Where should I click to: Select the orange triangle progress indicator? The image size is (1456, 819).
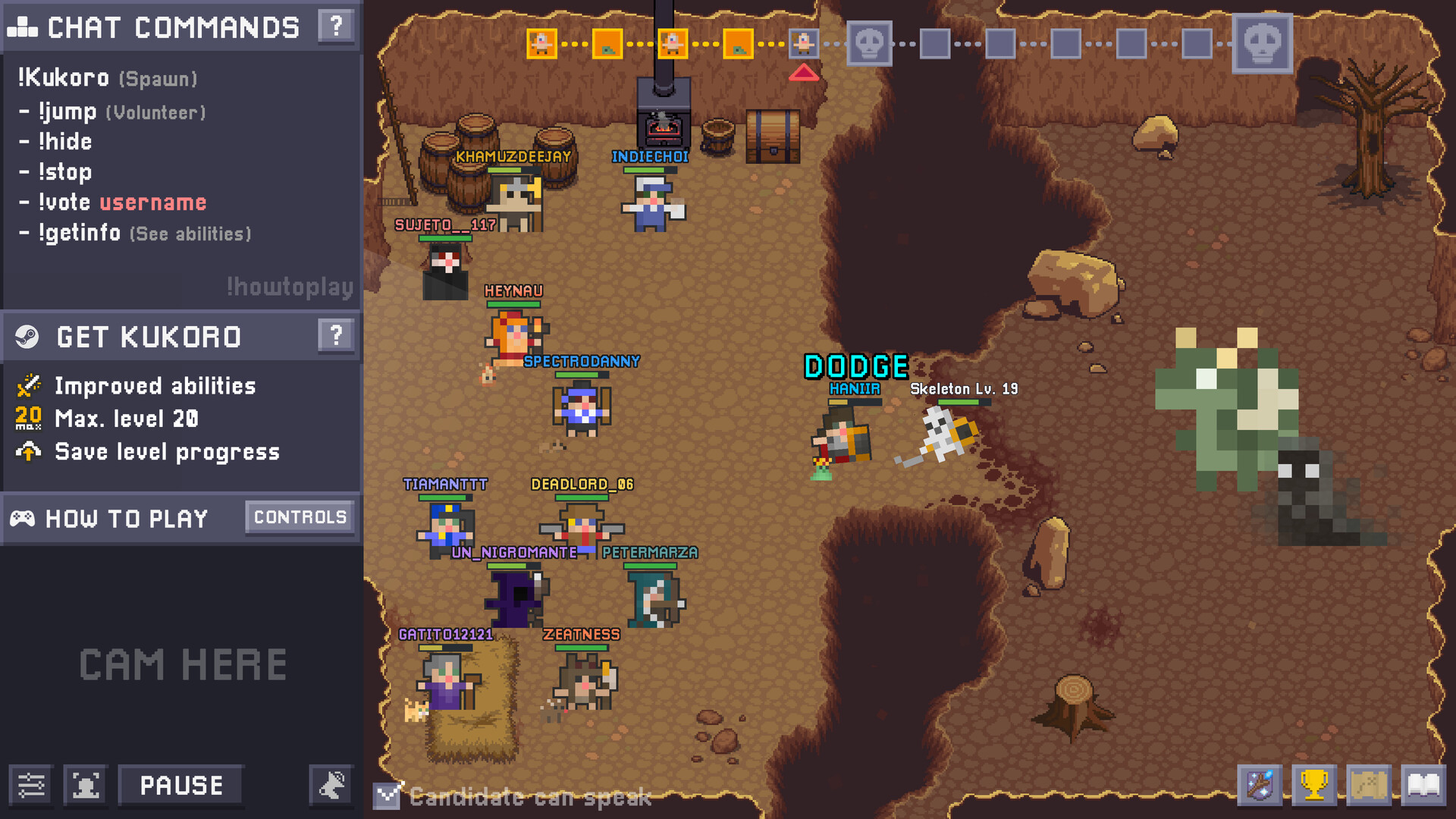coord(805,73)
